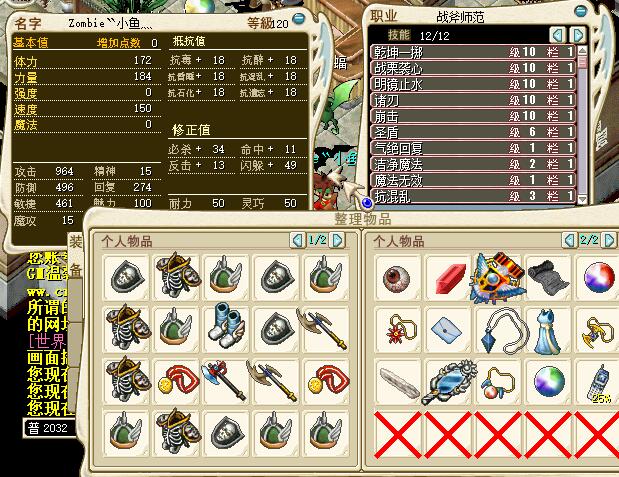Pick the red crystal item
The width and height of the screenshot is (619, 477).
point(448,276)
